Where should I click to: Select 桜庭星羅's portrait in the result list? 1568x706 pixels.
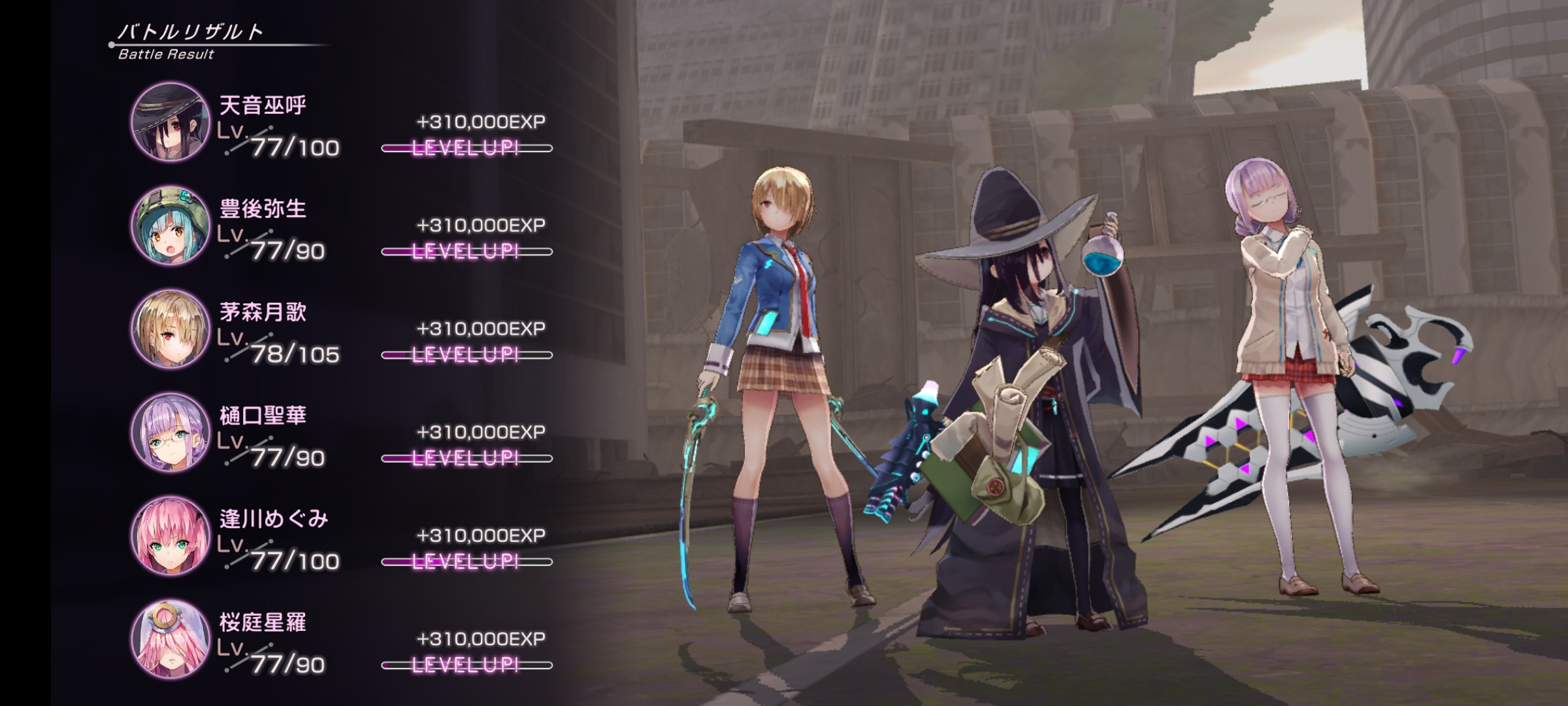click(171, 639)
